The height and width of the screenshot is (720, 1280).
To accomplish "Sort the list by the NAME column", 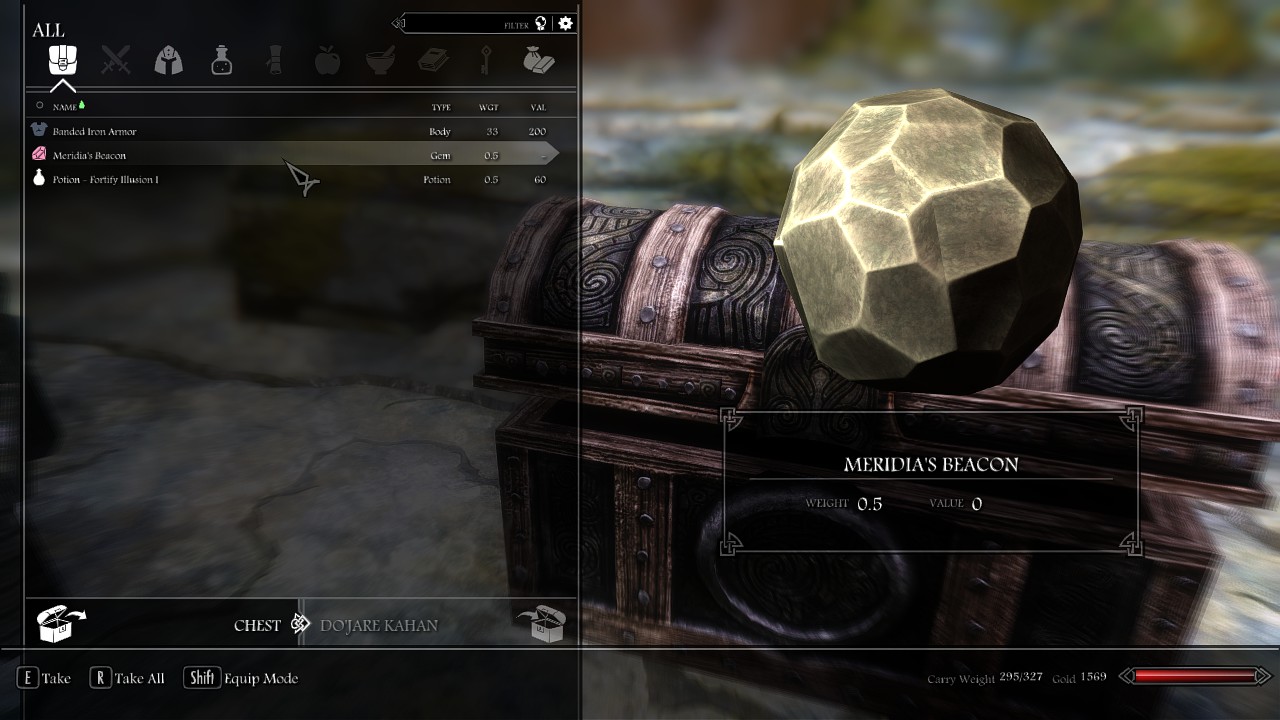I will pos(65,107).
